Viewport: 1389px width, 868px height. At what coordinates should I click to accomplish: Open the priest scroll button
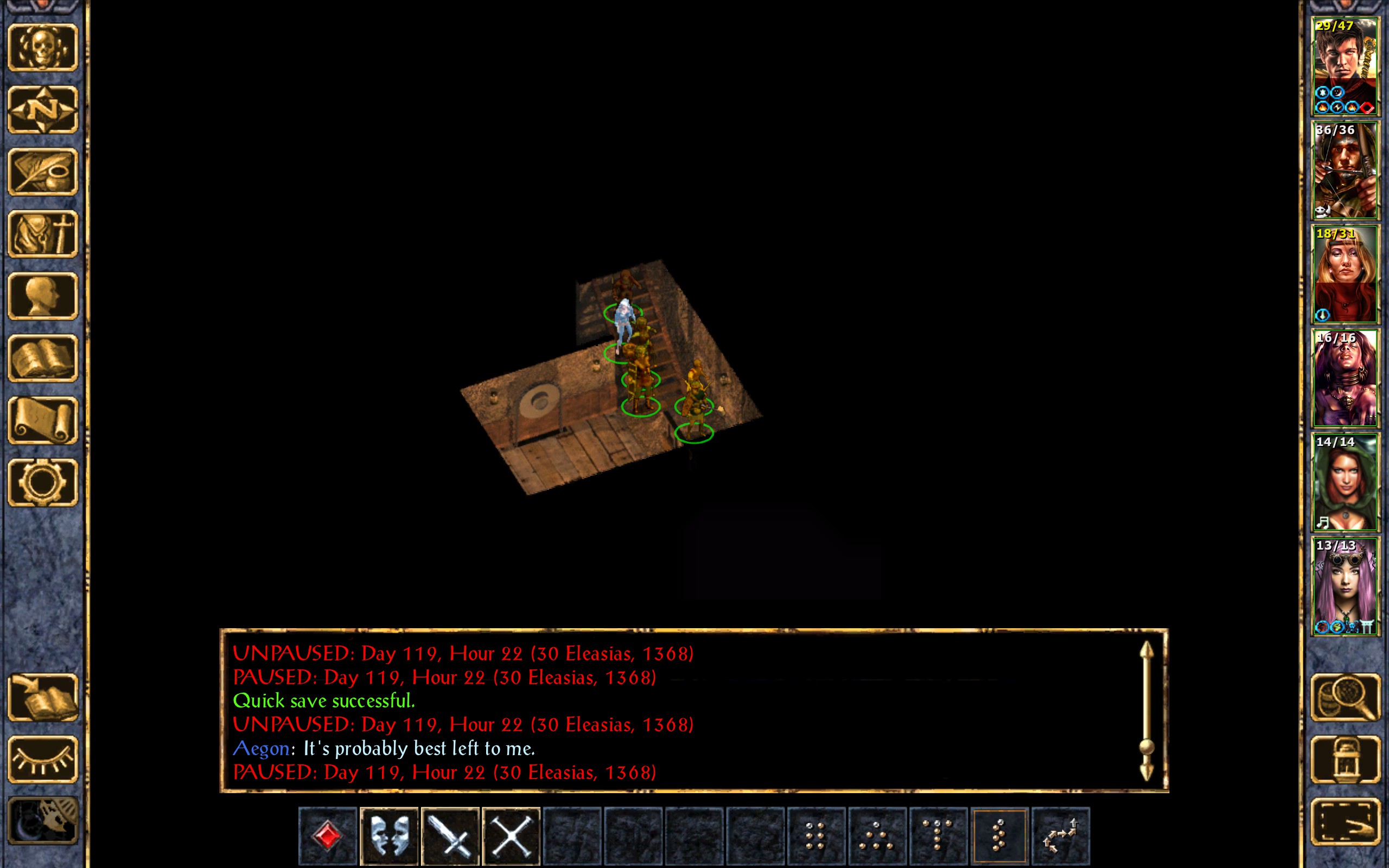(43, 420)
